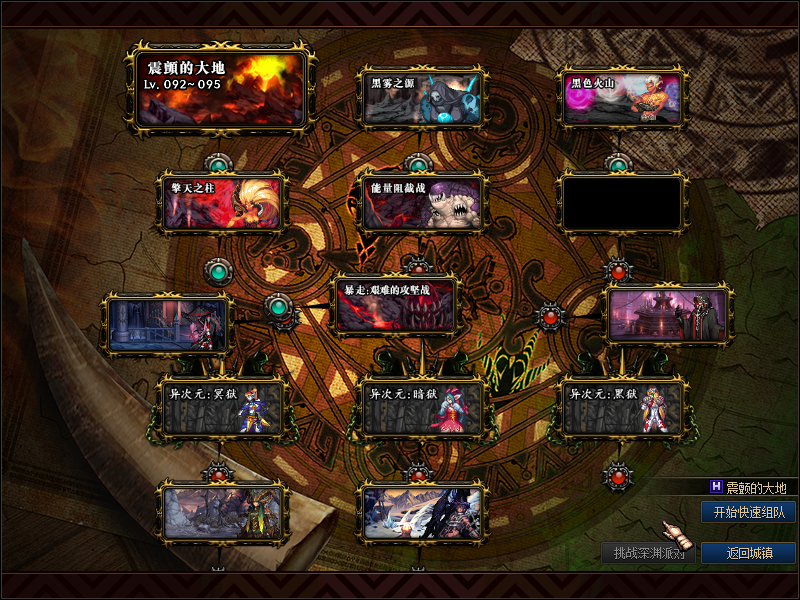Pick the icy dragon dungeon thumbnail
800x600 pixels.
(421, 511)
